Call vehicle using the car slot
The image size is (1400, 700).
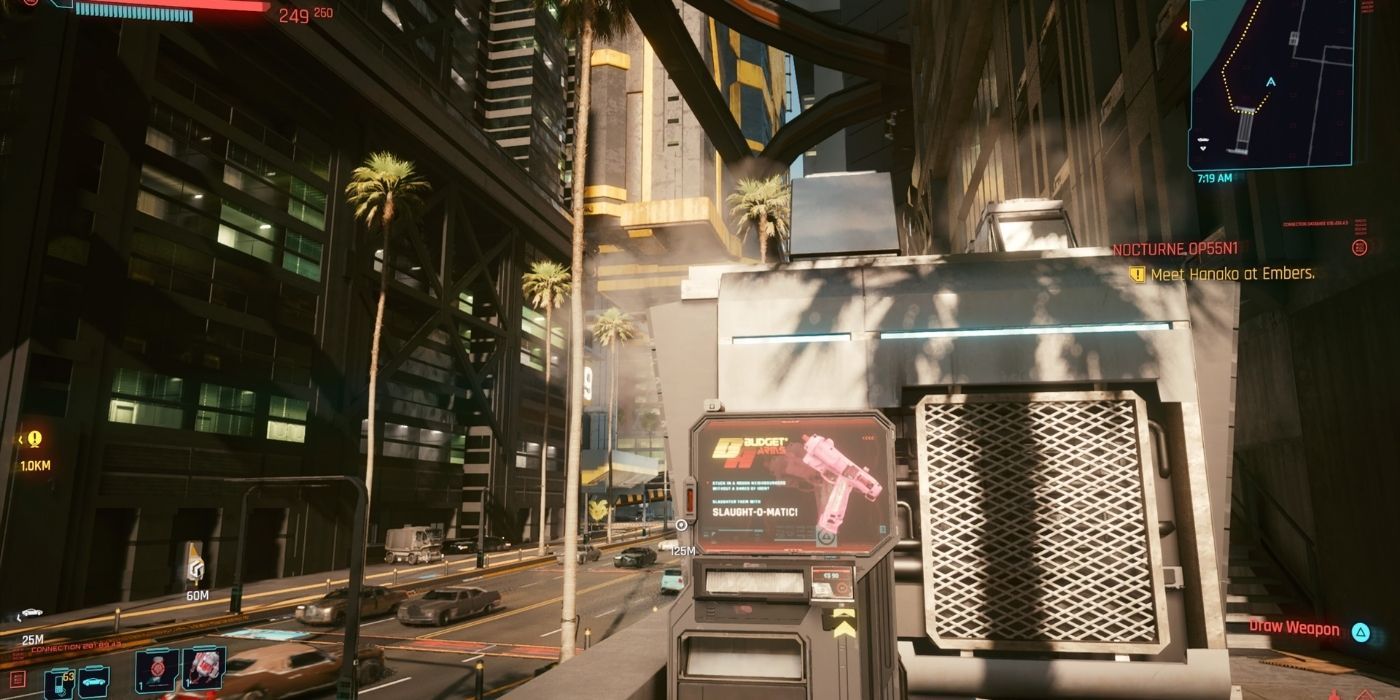(93, 681)
